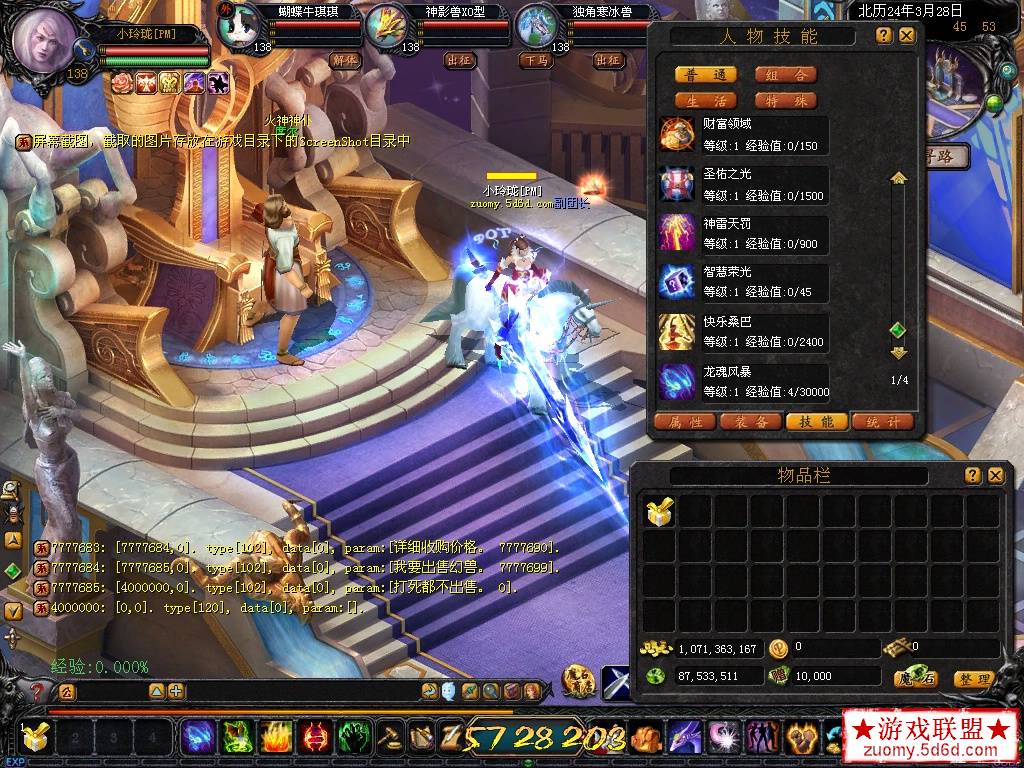Close the 物品栏 inventory window
The image size is (1024, 768).
tap(995, 476)
